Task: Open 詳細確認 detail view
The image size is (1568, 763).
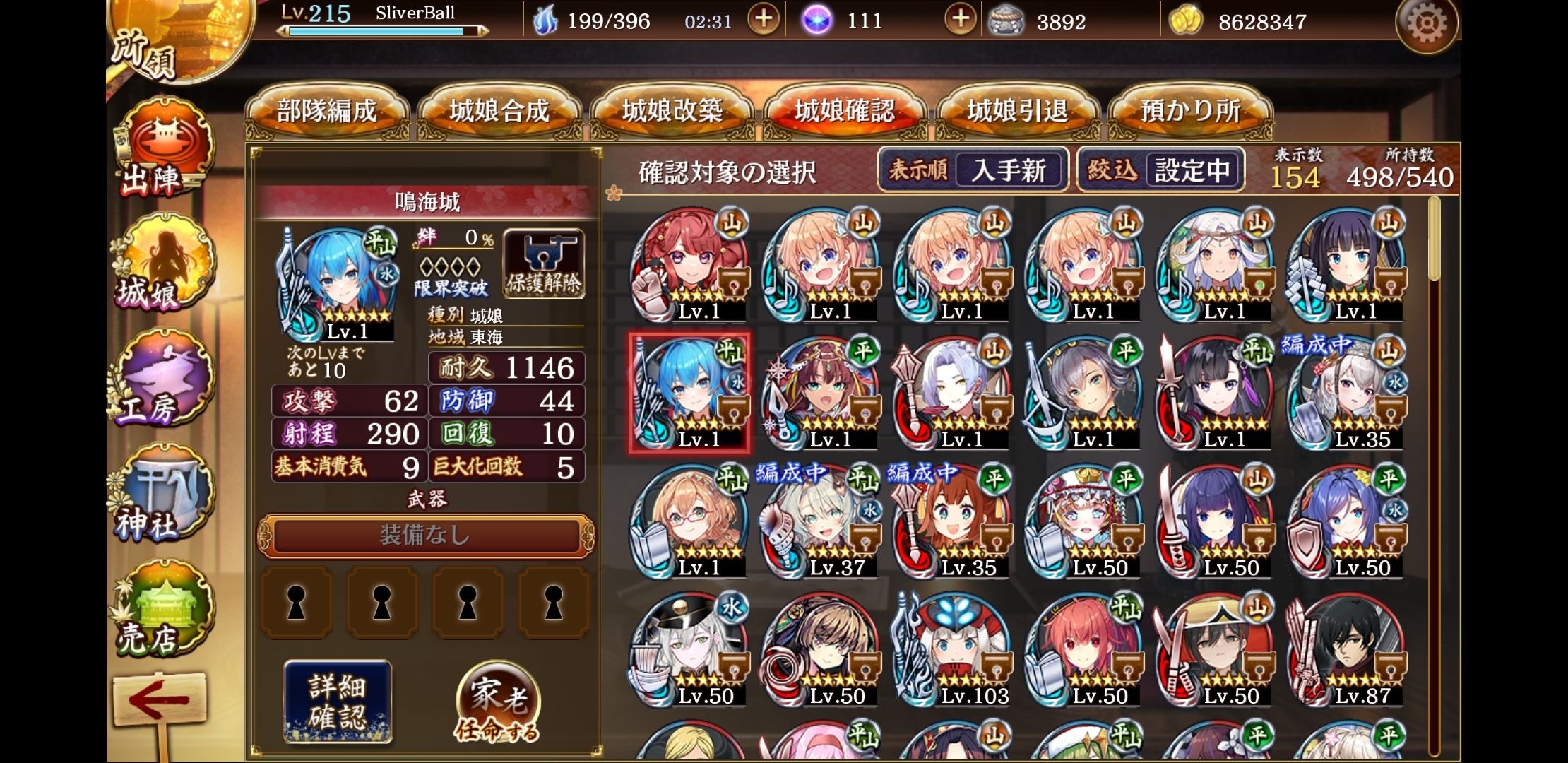Action: click(338, 701)
